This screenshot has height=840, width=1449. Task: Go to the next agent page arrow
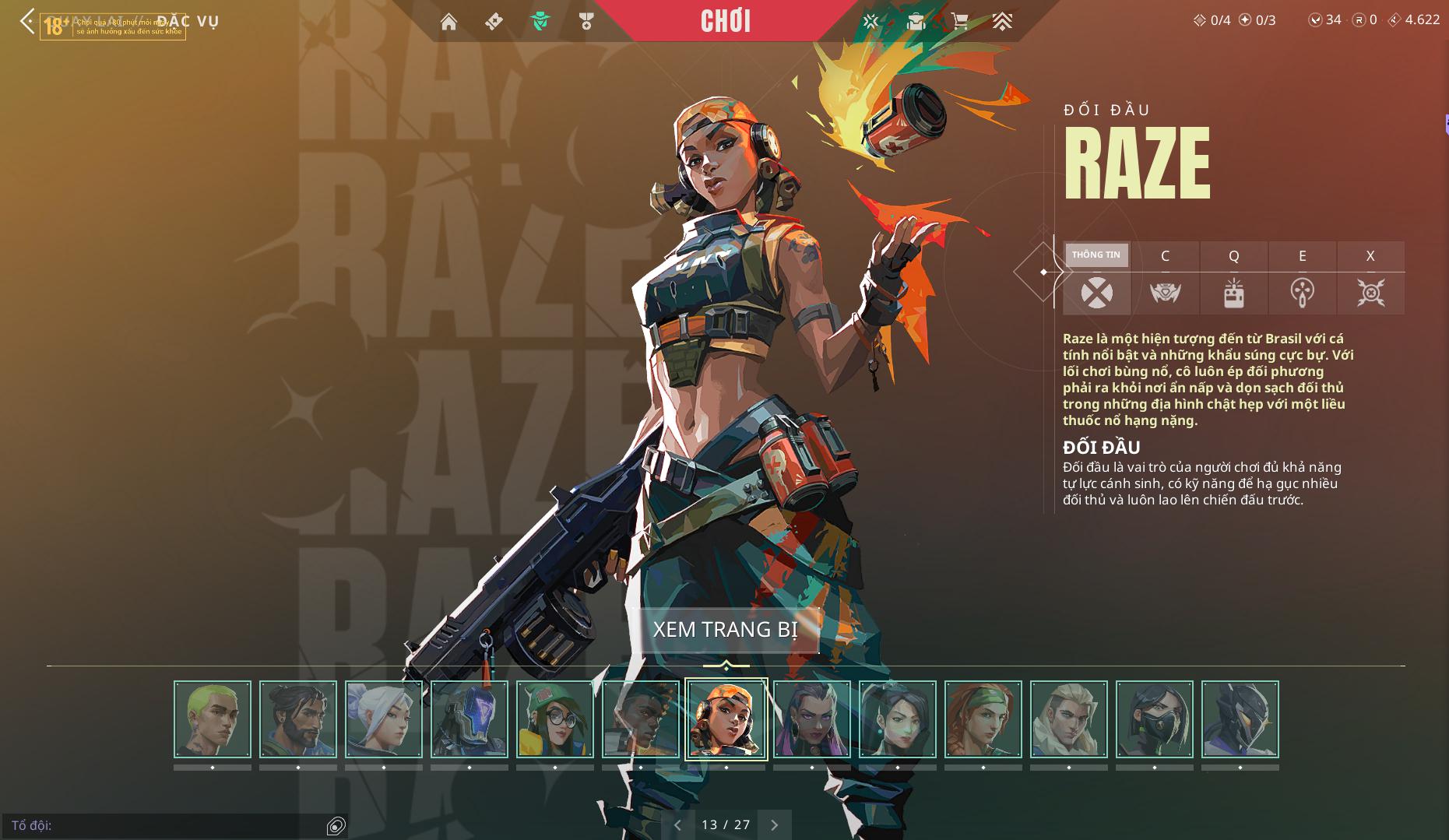[774, 824]
